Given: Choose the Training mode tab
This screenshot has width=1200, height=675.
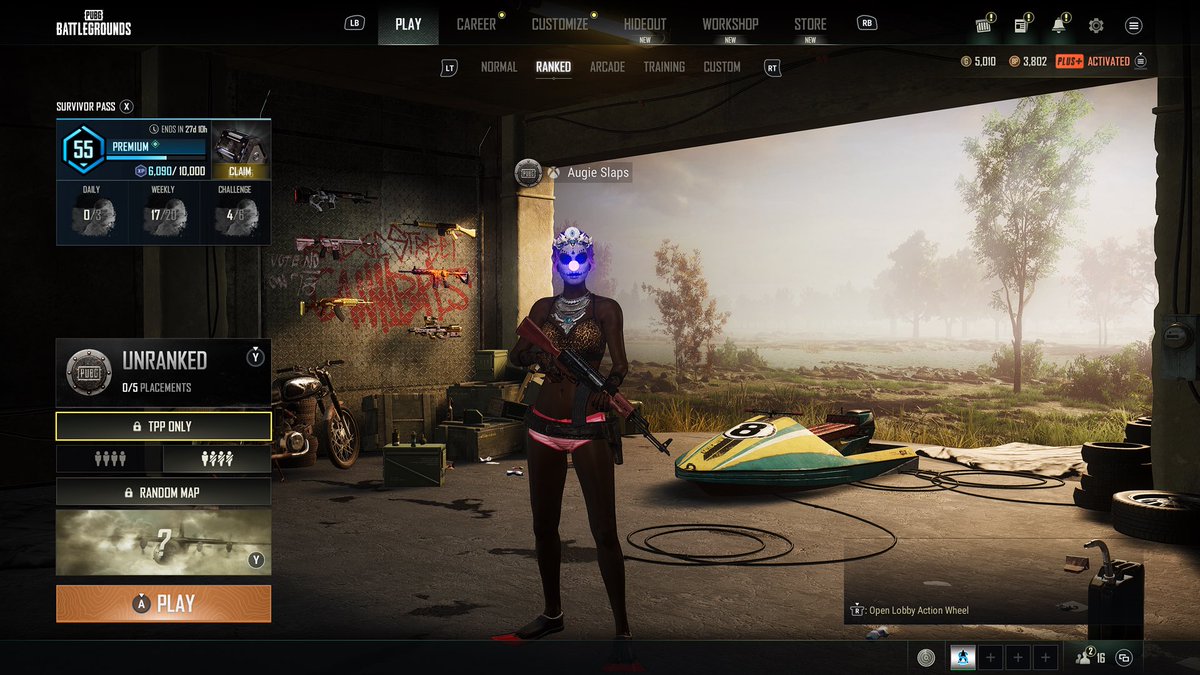Looking at the screenshot, I should (664, 67).
